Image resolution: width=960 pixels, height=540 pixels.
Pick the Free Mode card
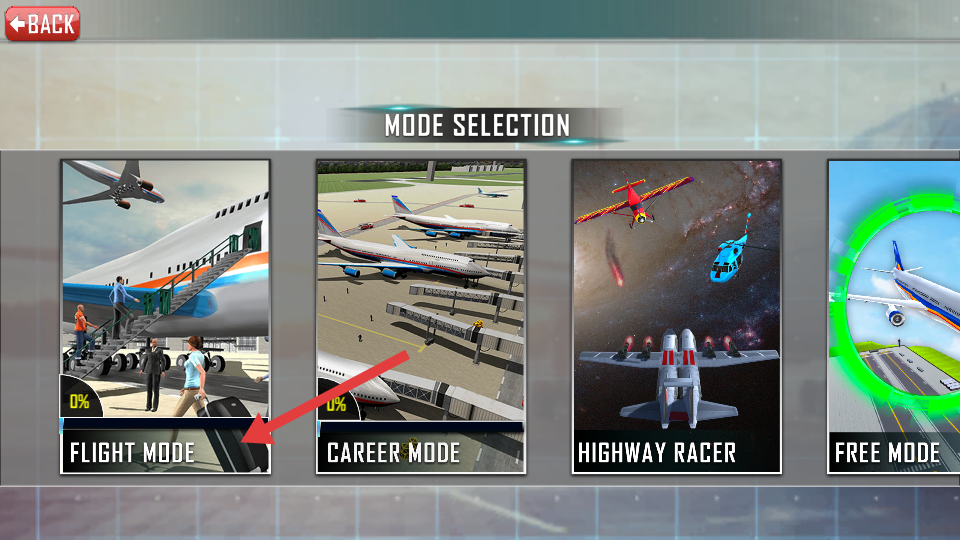[894, 315]
